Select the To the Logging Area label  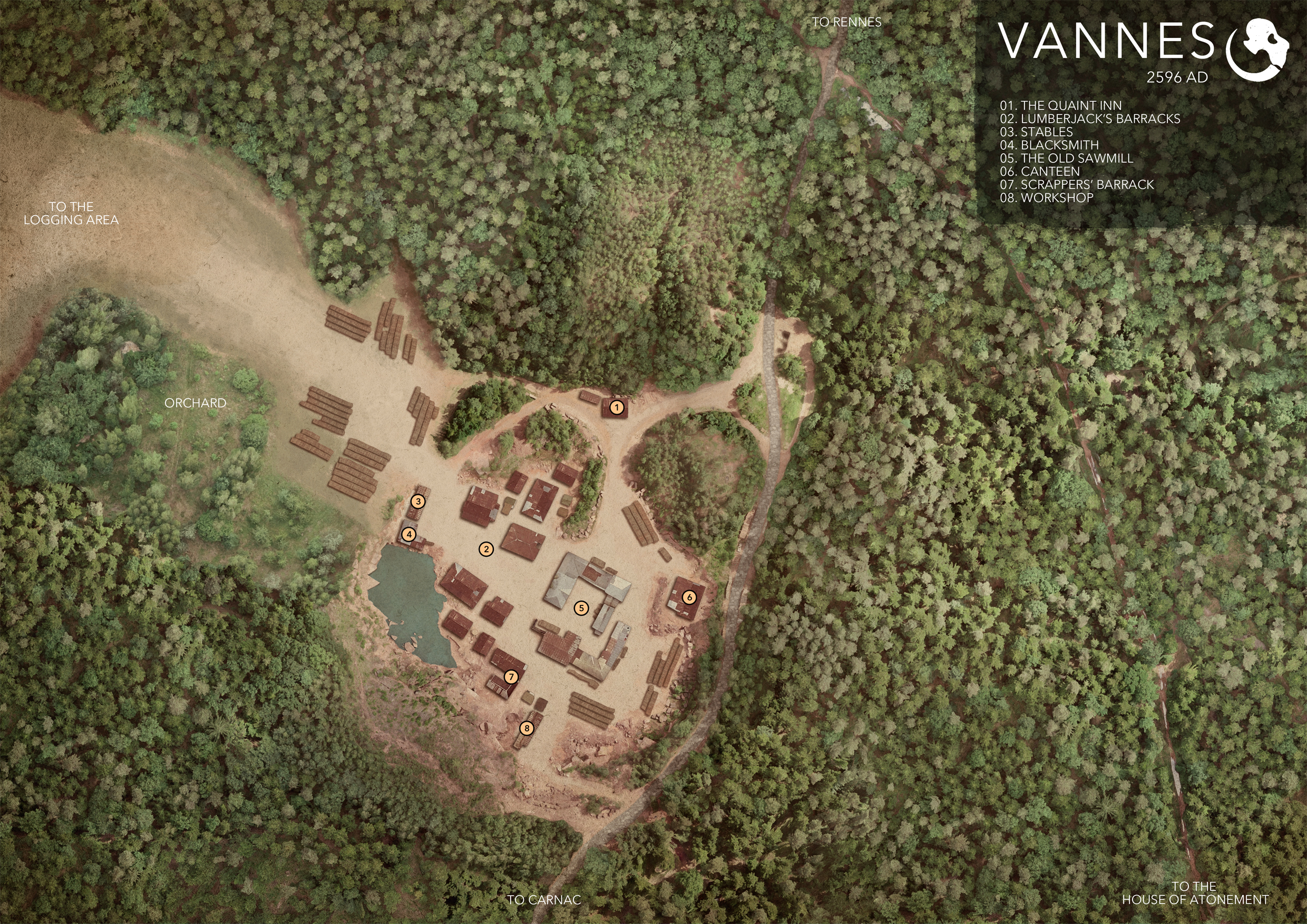[x=71, y=213]
